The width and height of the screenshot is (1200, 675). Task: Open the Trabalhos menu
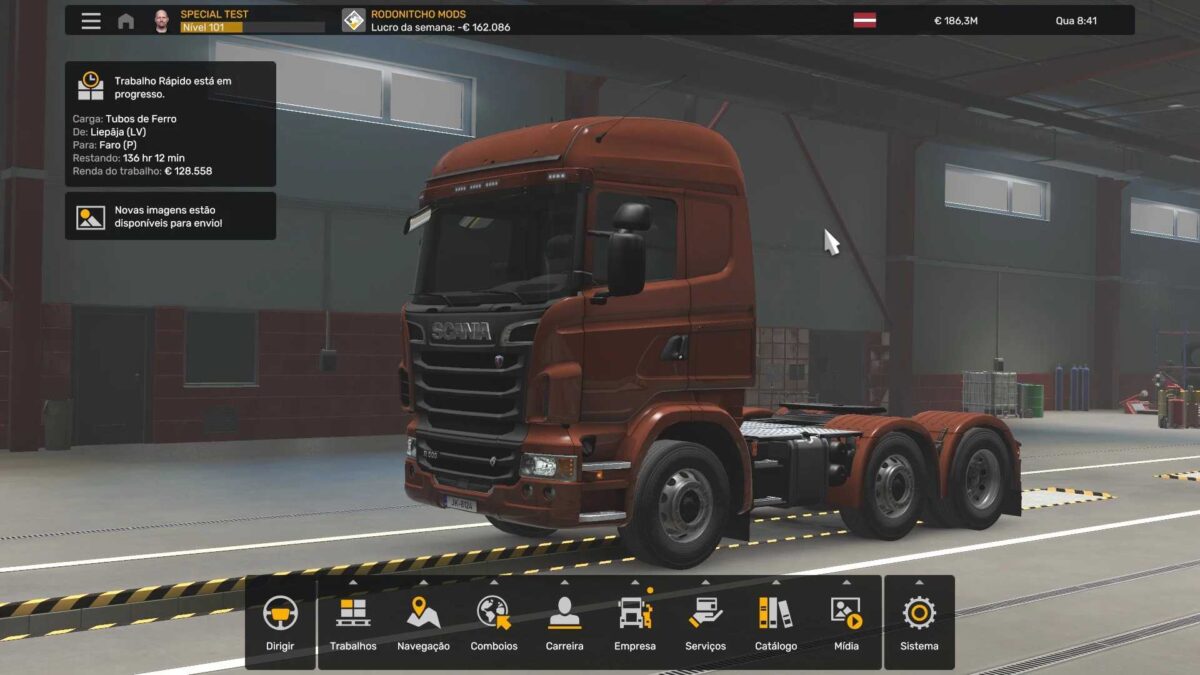[353, 622]
